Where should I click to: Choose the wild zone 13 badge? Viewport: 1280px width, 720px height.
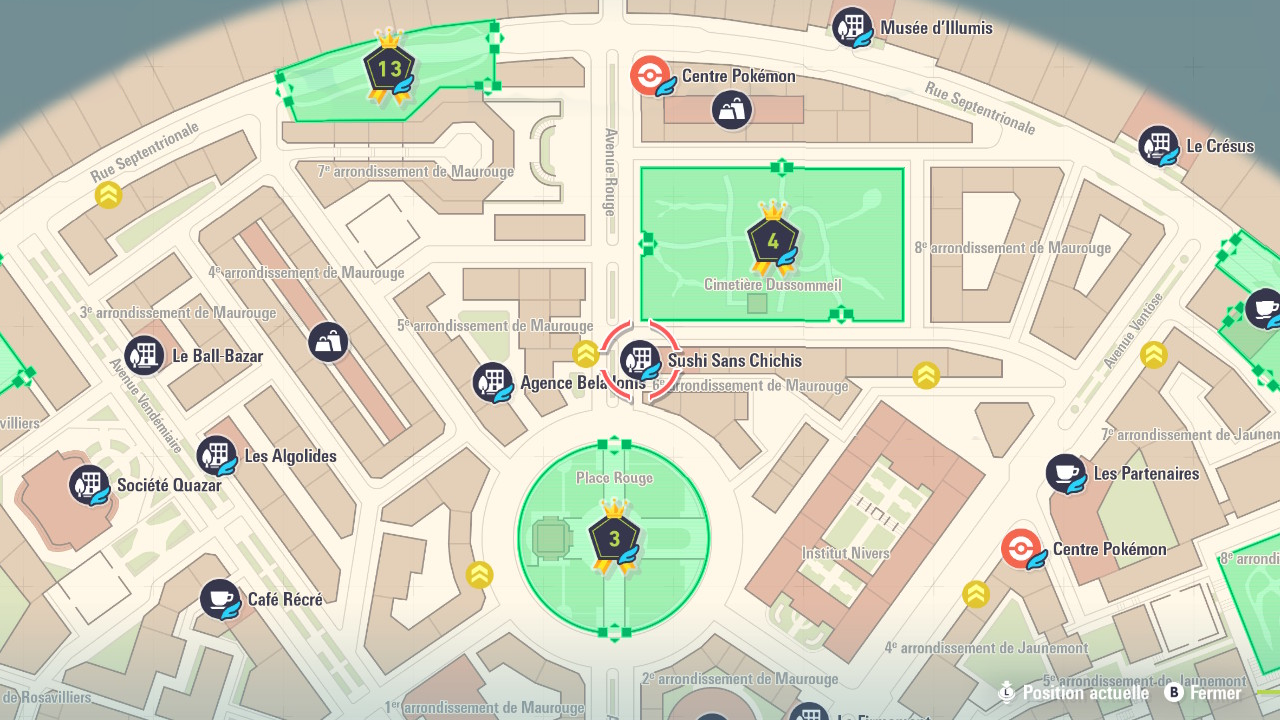point(388,68)
